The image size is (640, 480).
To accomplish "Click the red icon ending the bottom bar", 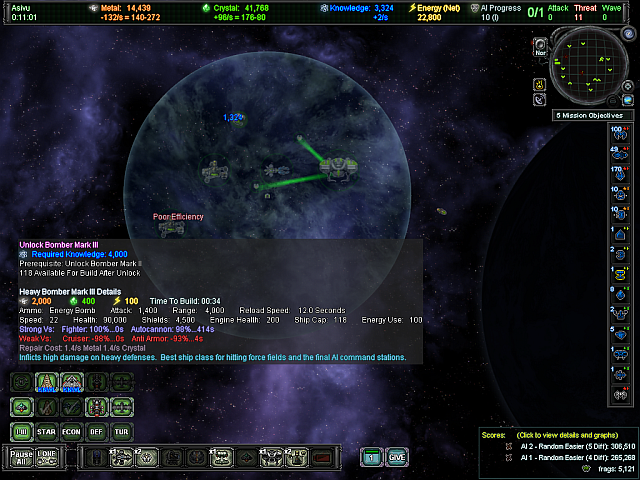I will [322, 458].
